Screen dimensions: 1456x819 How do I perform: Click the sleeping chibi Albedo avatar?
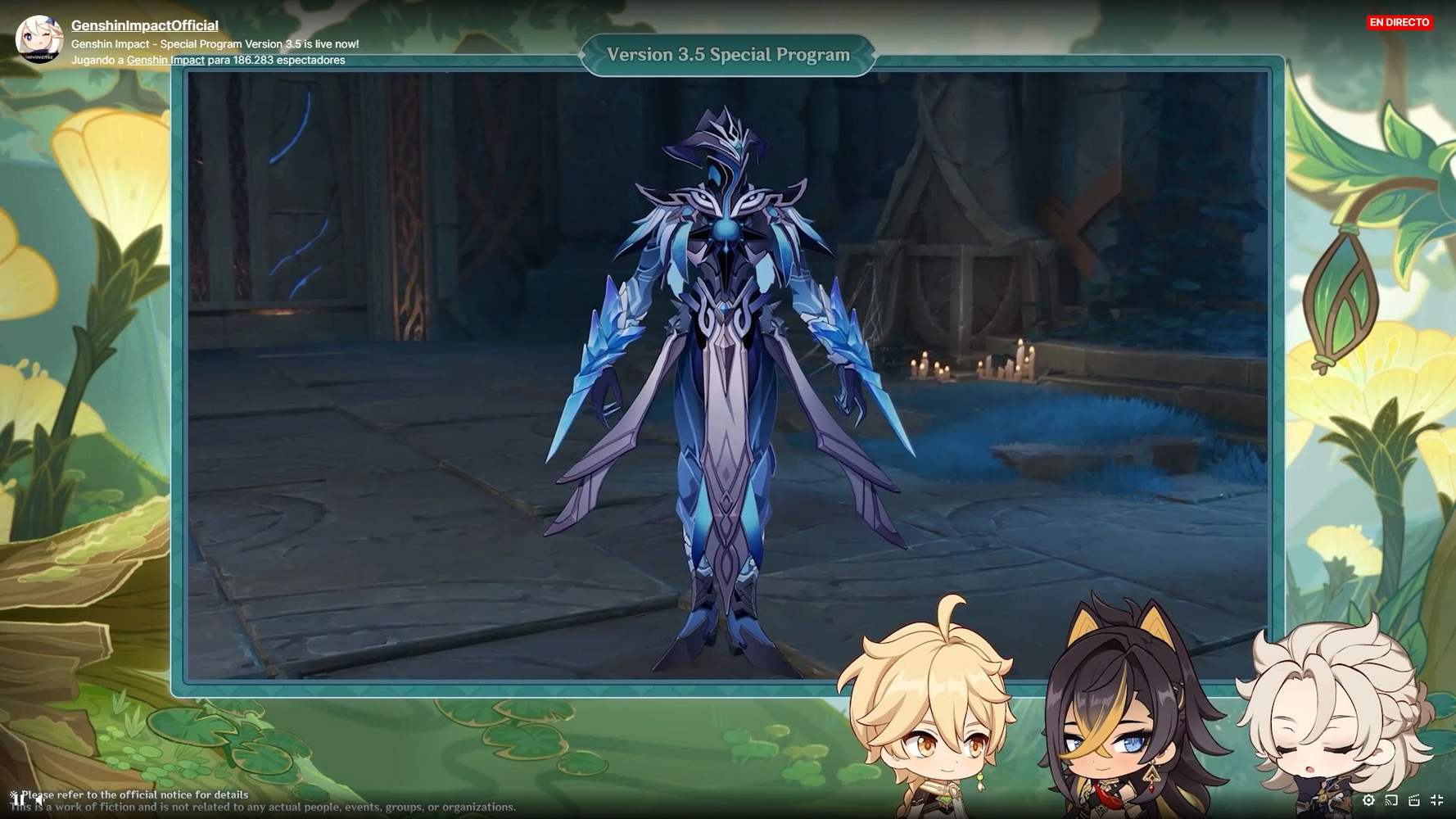pyautogui.click(x=1310, y=721)
